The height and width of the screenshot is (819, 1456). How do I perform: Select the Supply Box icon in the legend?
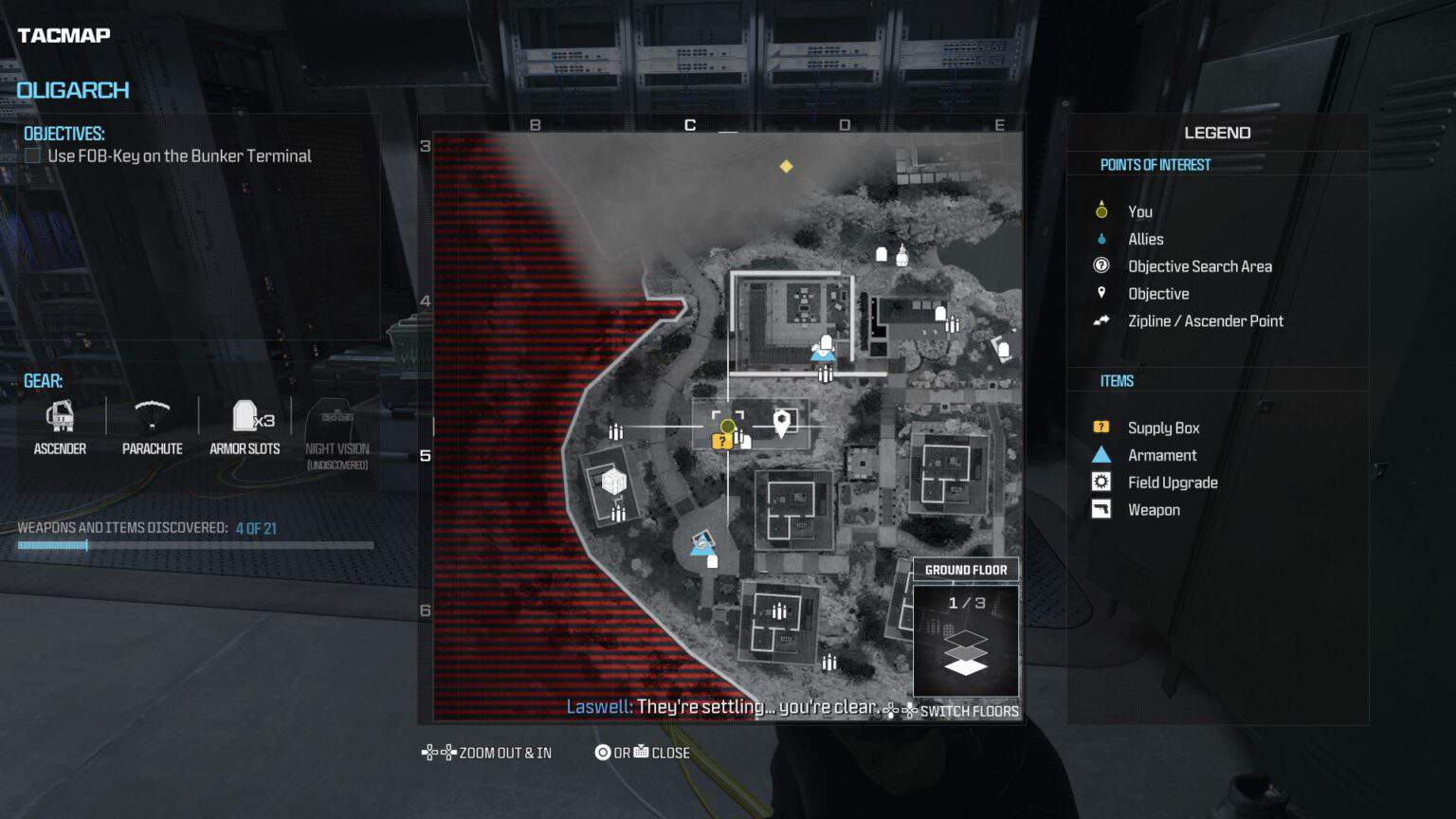coord(1101,428)
